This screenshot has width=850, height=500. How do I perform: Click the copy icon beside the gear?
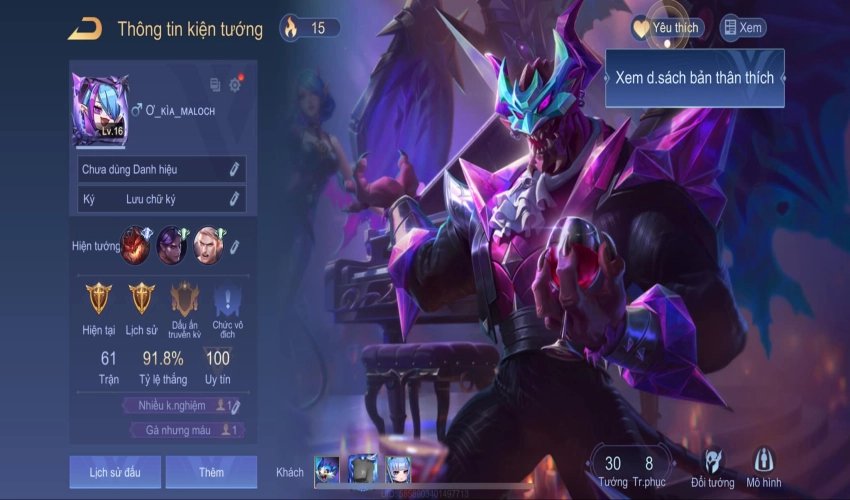(215, 85)
